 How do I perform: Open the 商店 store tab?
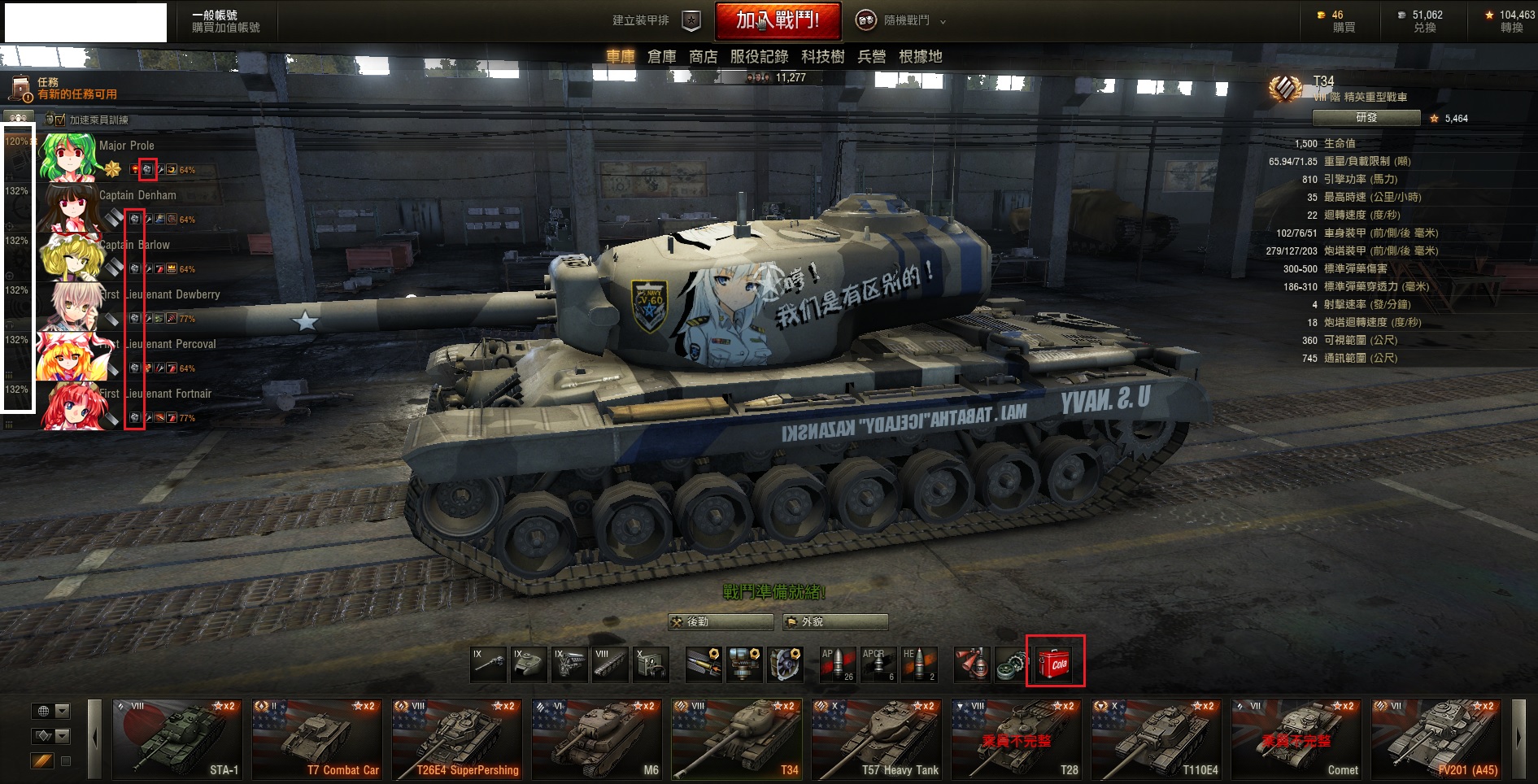(703, 57)
